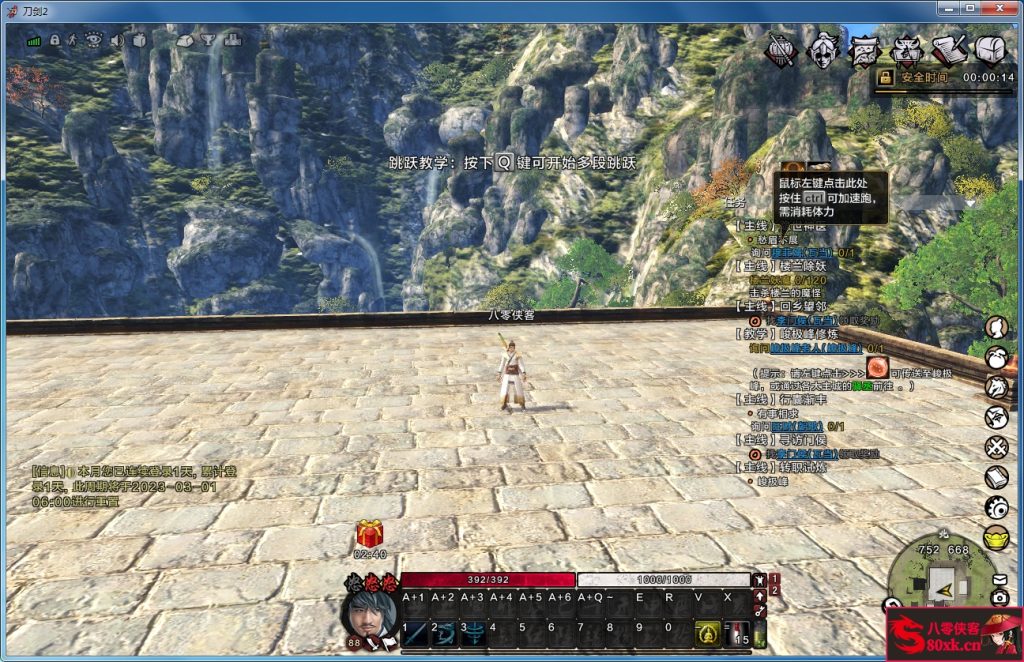Viewport: 1024px width, 662px height.
Task: Use the red potion with count 15
Action: click(738, 632)
